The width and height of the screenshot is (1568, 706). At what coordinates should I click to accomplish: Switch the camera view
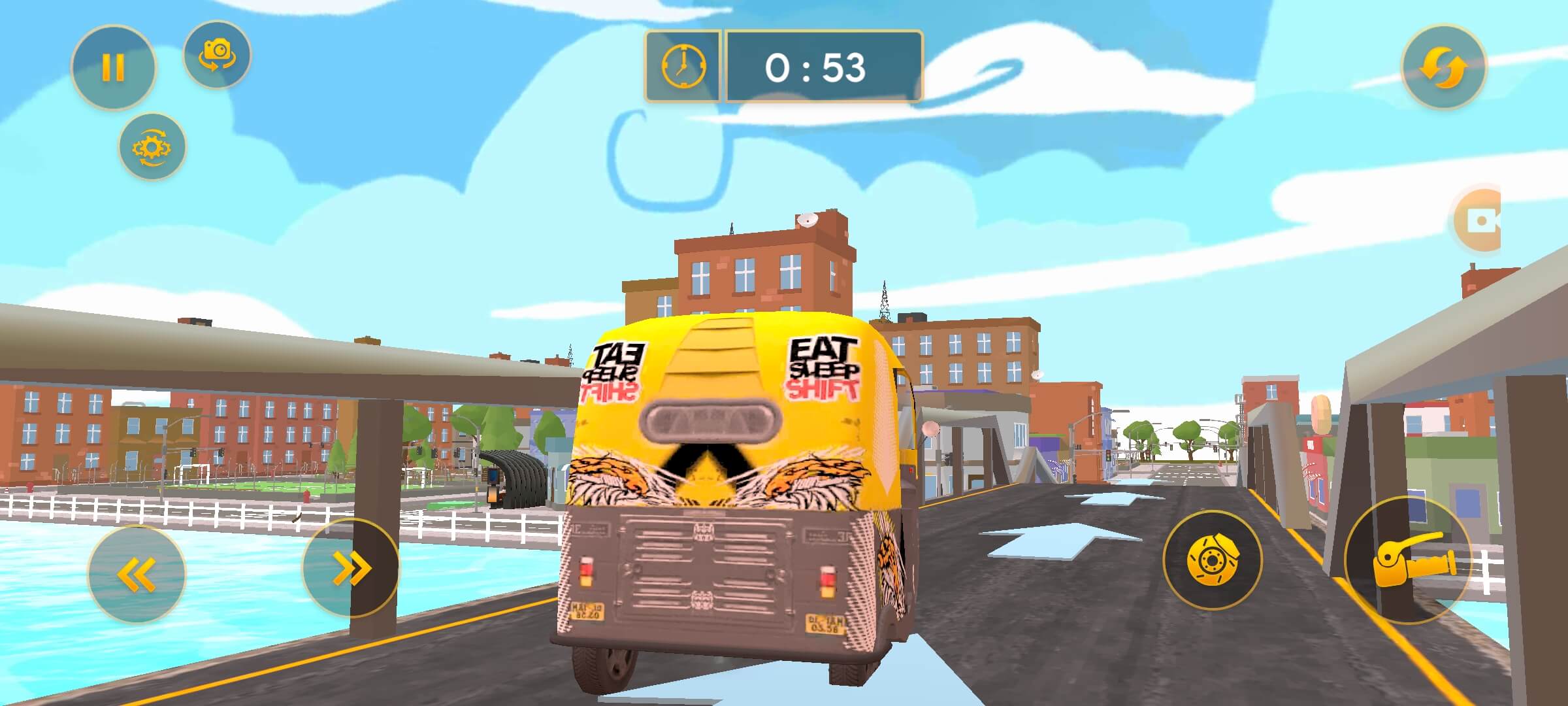217,54
